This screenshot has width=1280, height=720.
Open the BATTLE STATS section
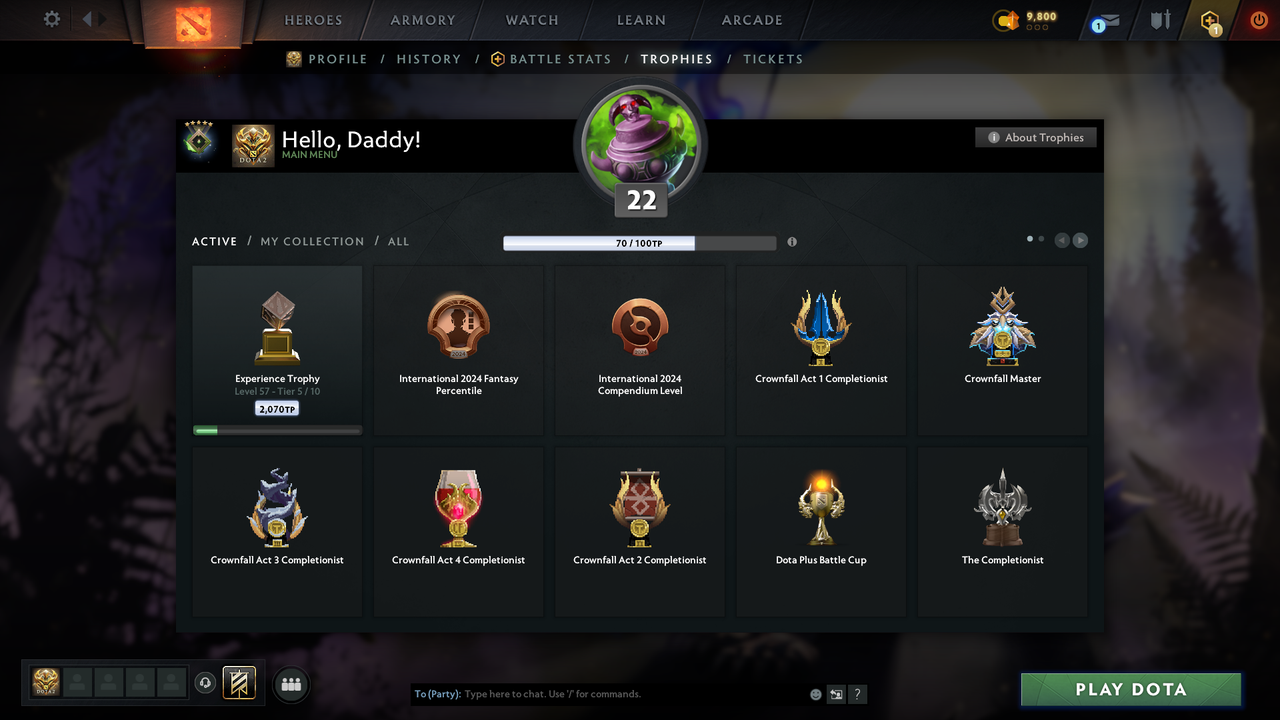(x=559, y=59)
